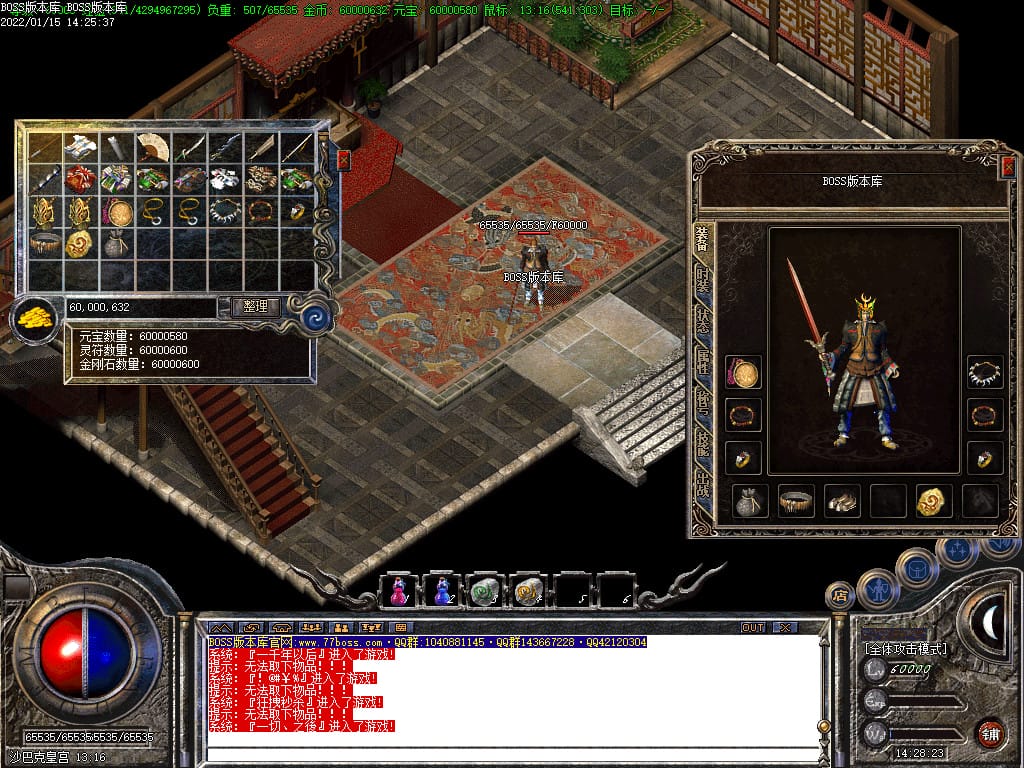Viewport: 1024px width, 768px height.
Task: Open the 店 shop button
Action: 840,596
